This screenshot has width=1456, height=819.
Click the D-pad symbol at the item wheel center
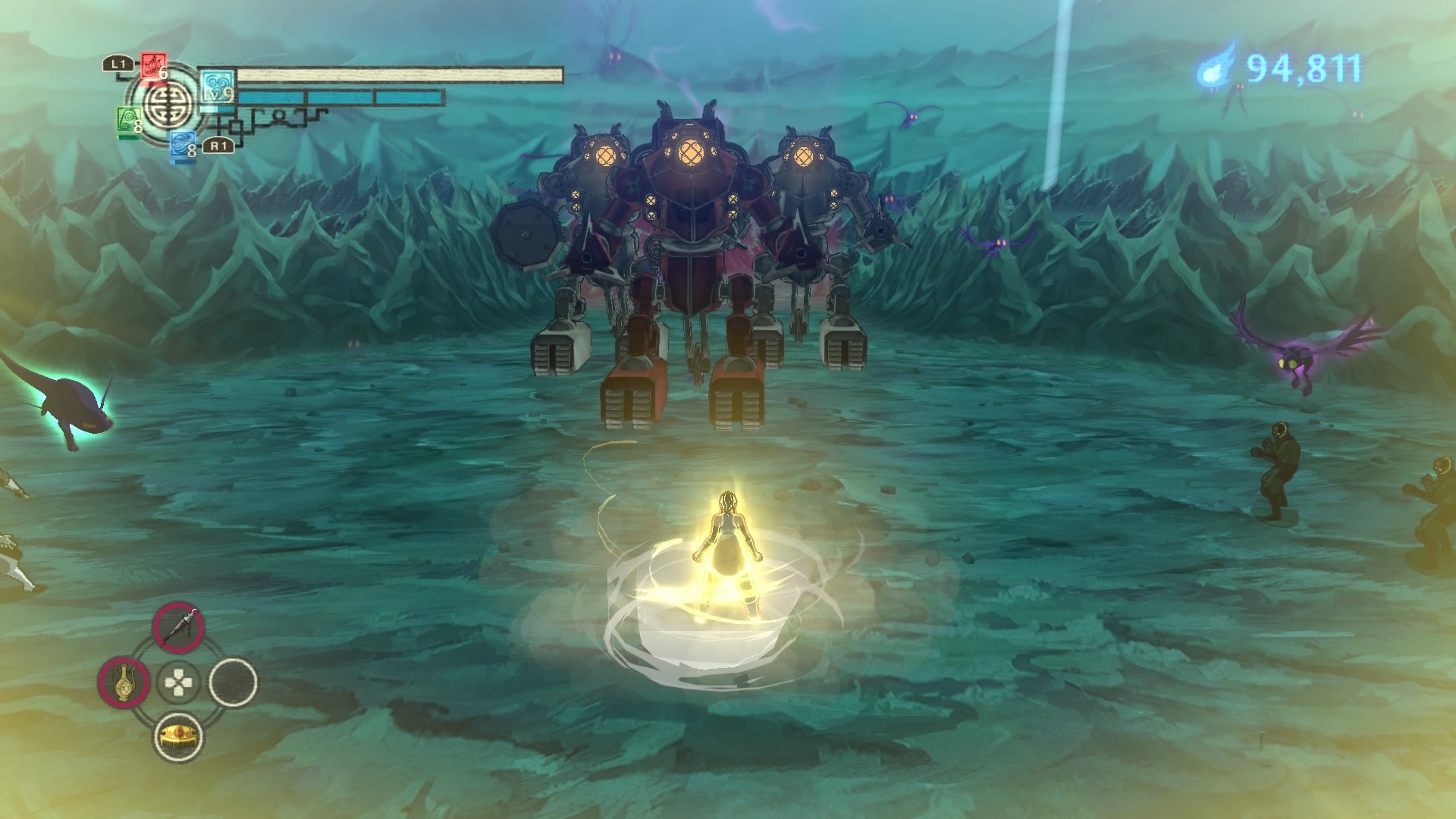click(177, 681)
